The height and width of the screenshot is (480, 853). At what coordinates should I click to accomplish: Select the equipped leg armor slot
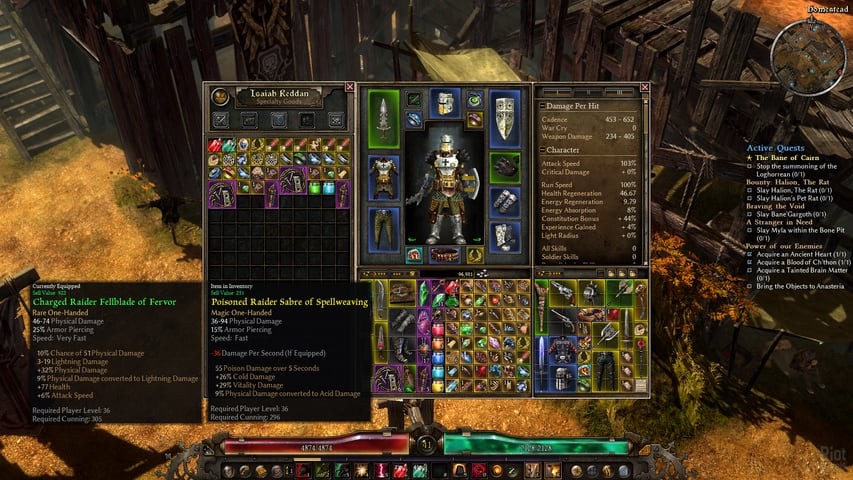tap(385, 228)
